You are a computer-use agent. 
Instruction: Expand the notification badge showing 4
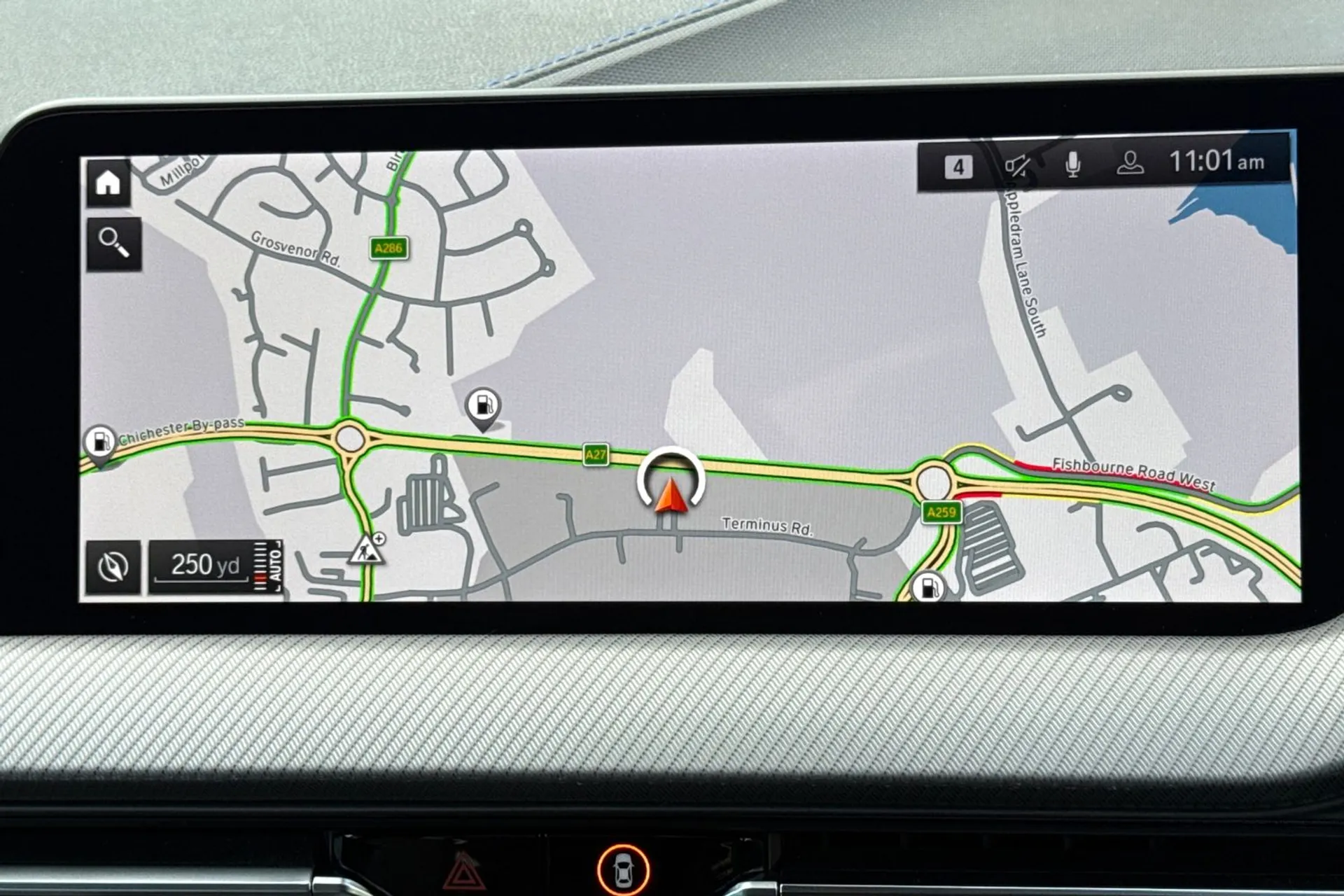[958, 165]
